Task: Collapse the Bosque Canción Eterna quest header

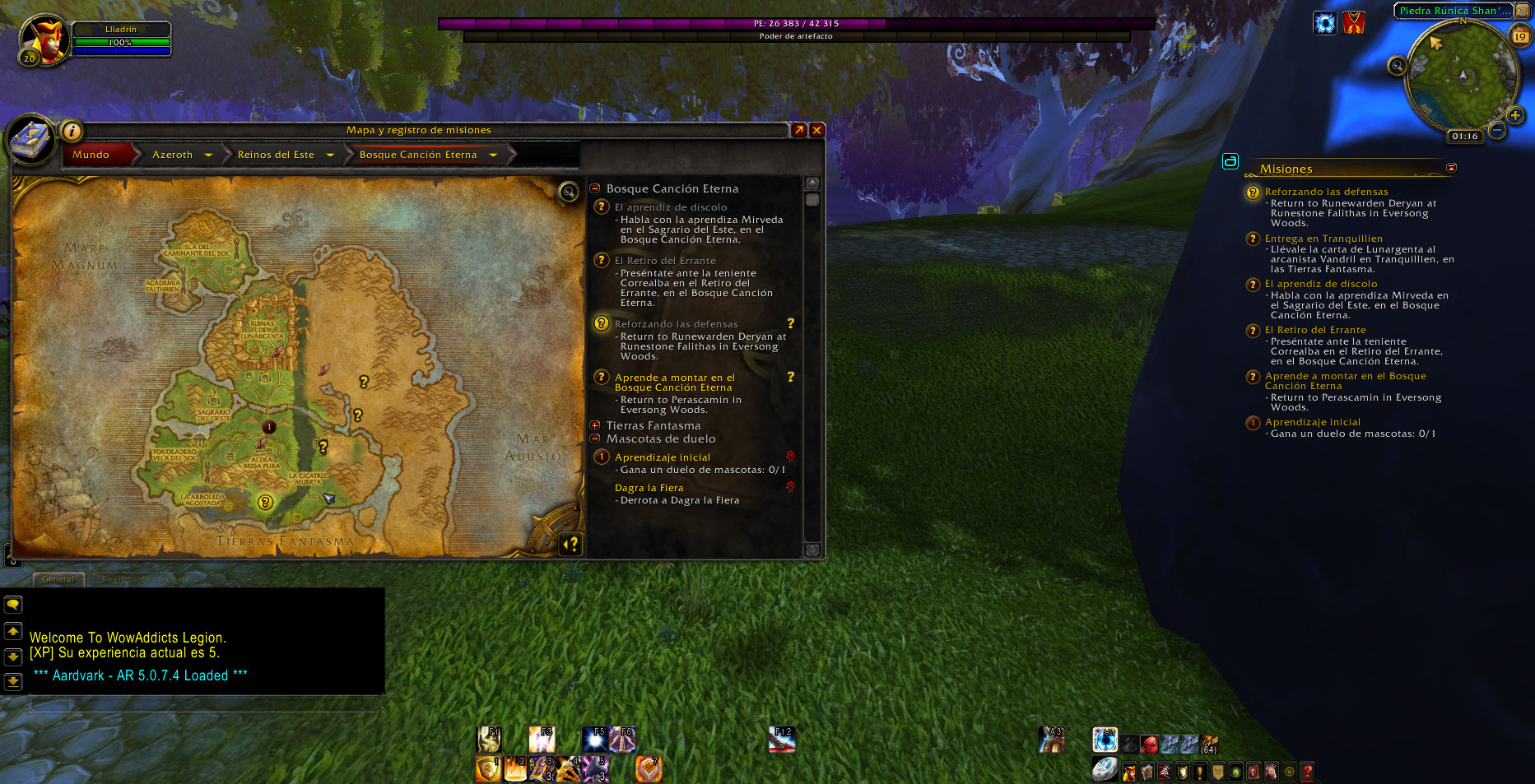Action: [595, 188]
